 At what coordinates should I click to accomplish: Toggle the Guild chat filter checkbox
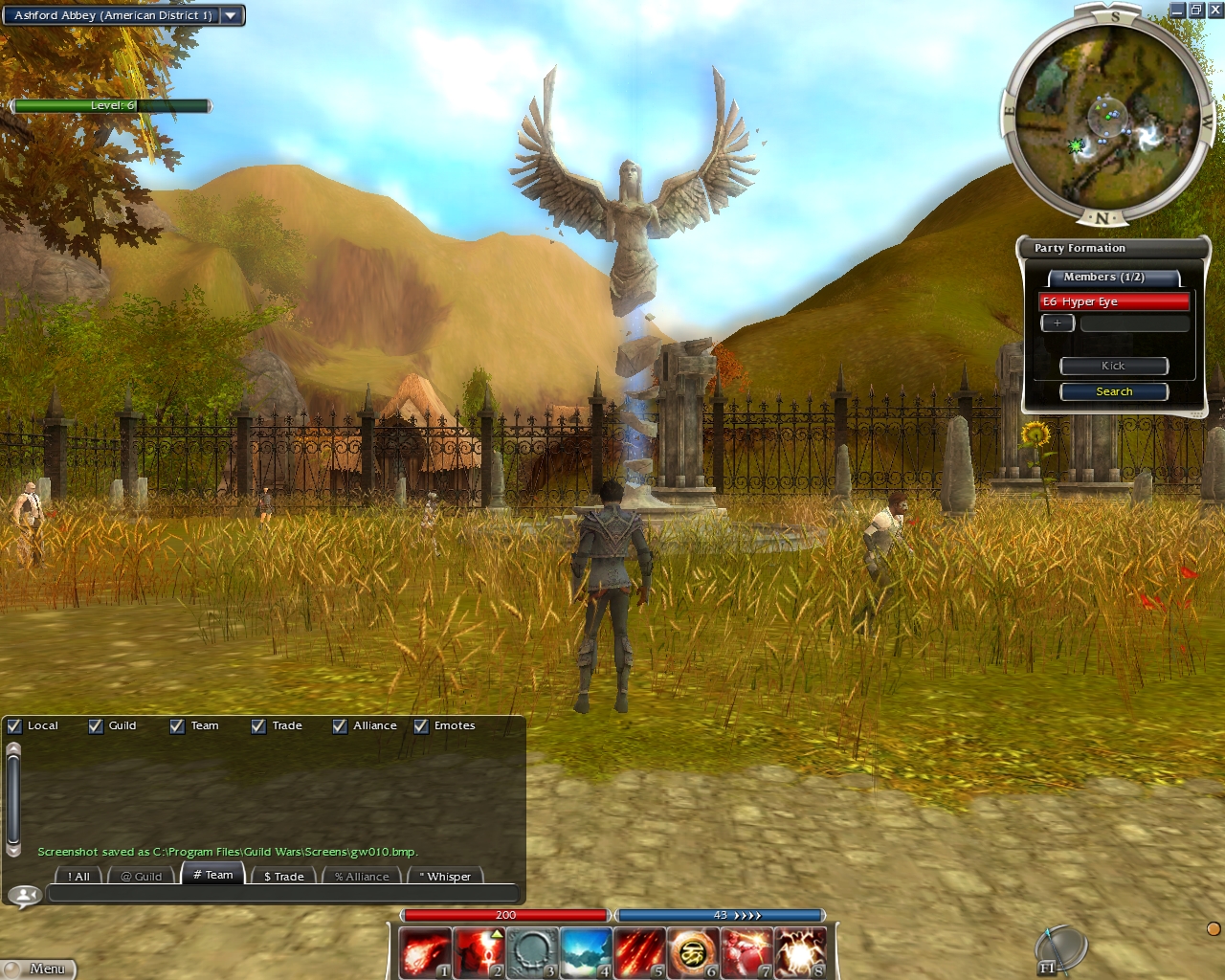tap(96, 726)
